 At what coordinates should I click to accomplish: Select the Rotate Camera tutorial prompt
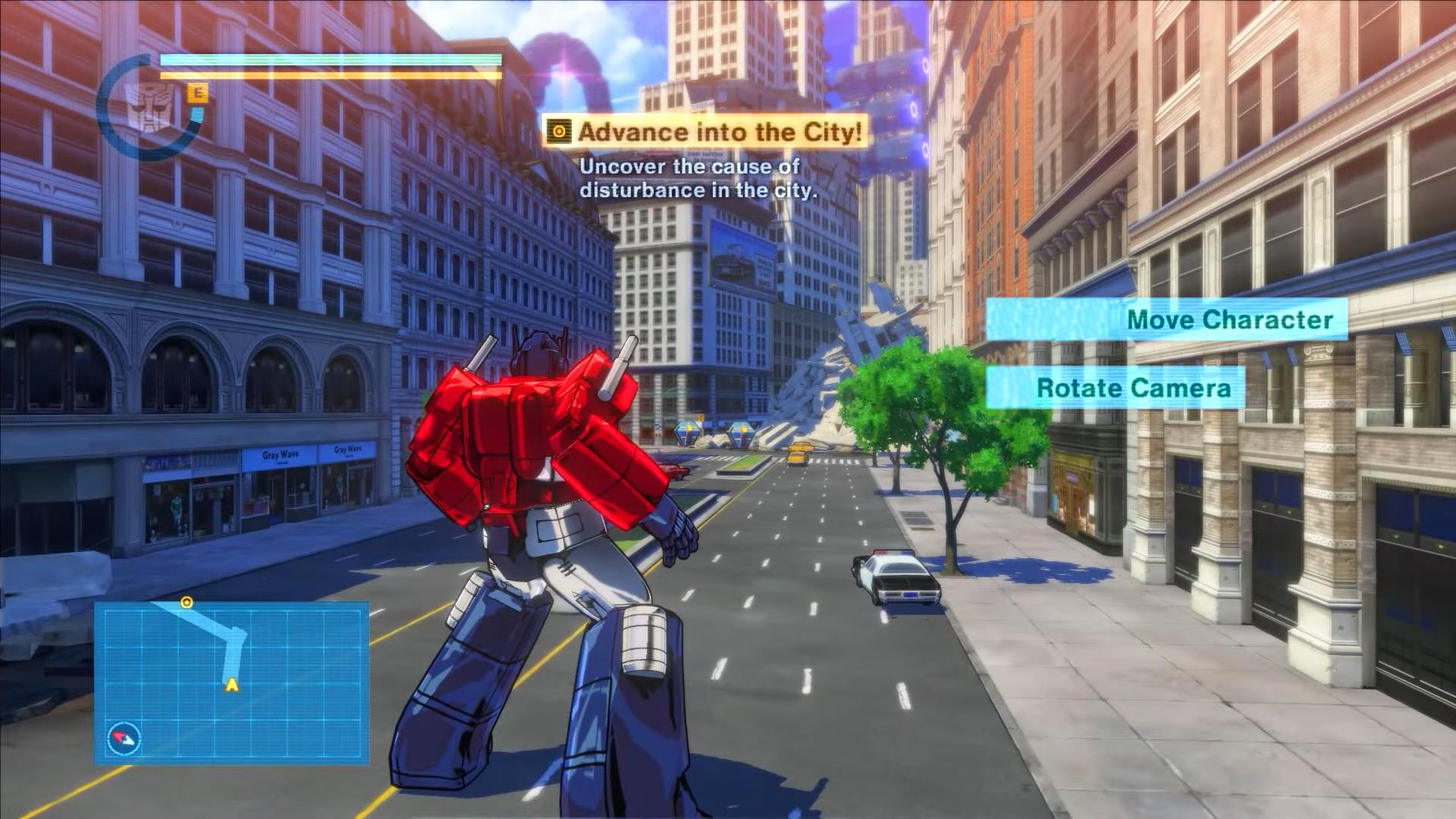1115,388
